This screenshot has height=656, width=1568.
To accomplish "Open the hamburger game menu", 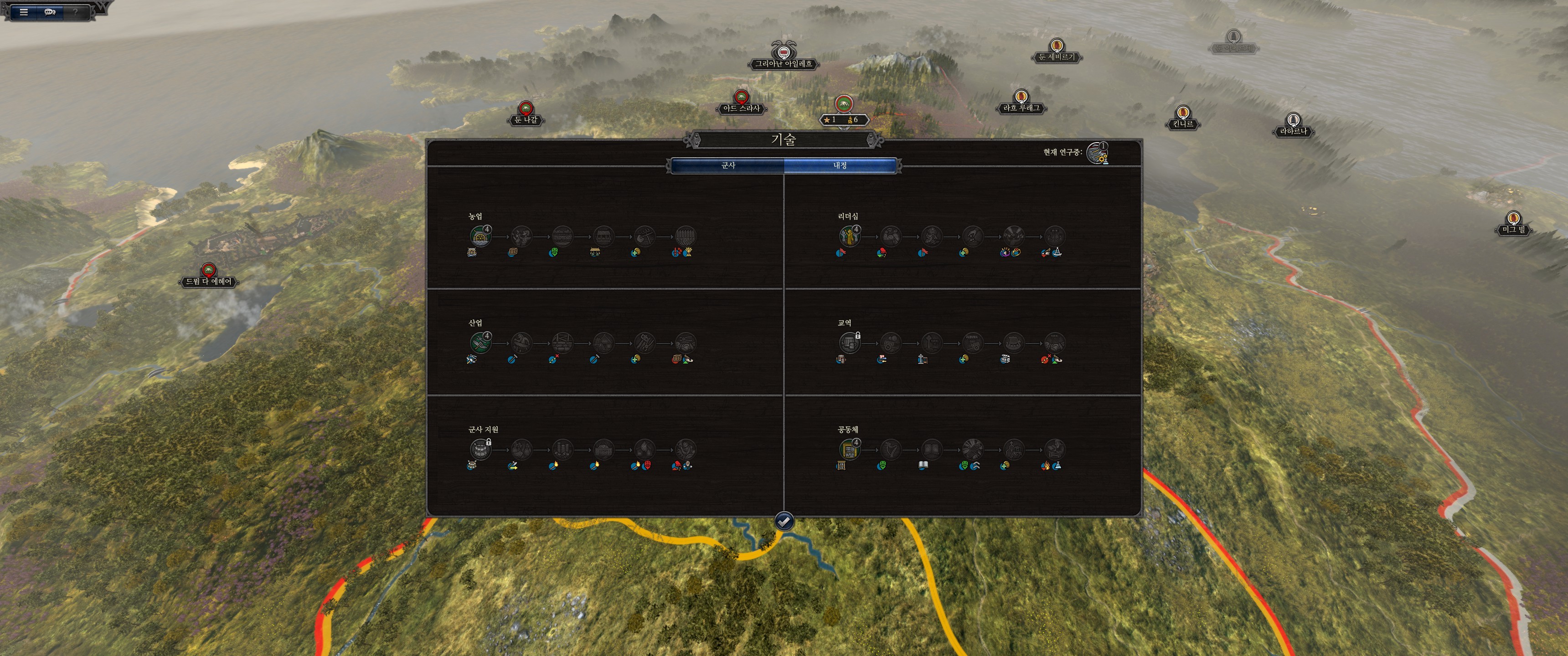I will [24, 11].
